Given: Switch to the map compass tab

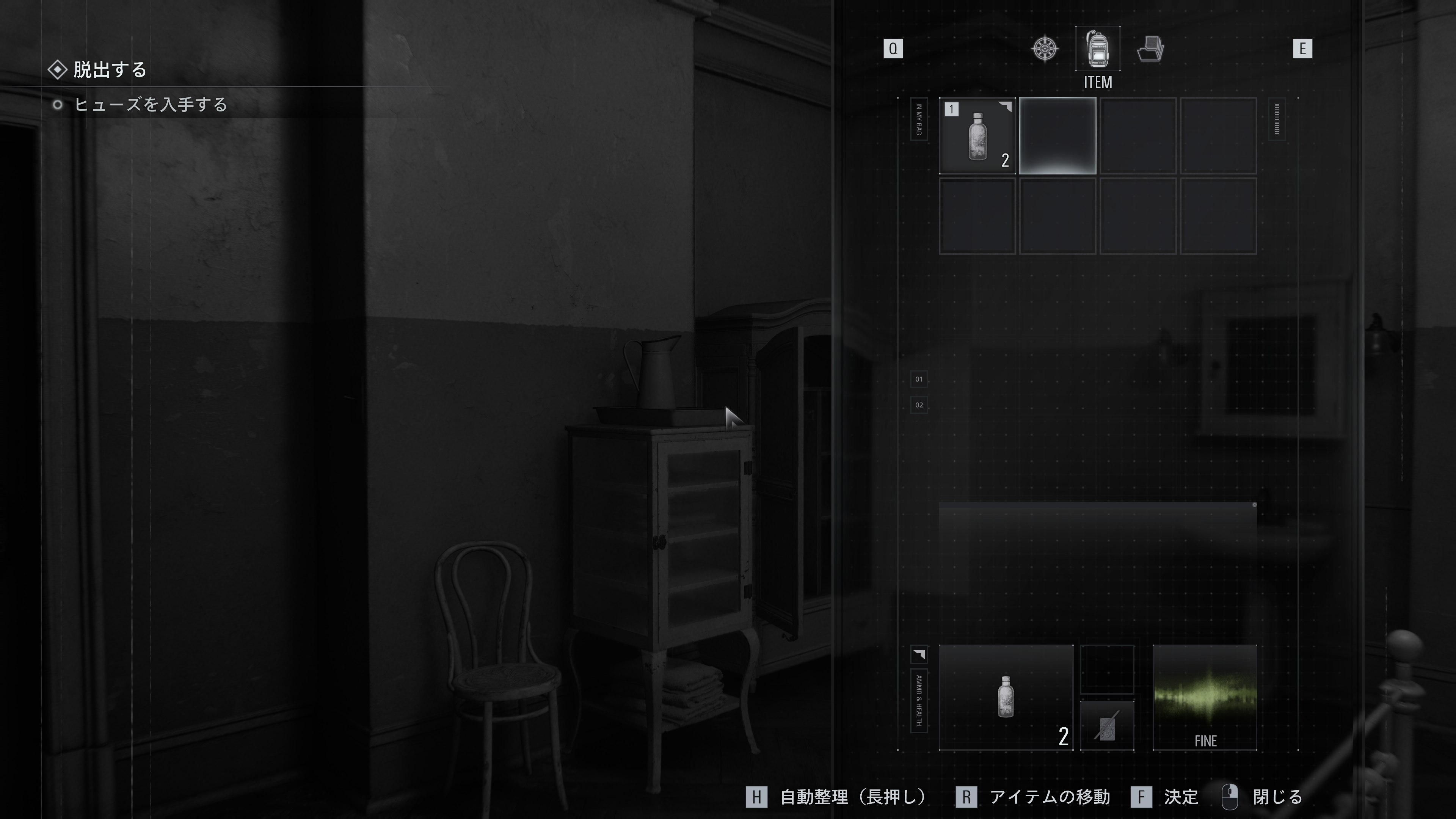Looking at the screenshot, I should pos(1045,49).
